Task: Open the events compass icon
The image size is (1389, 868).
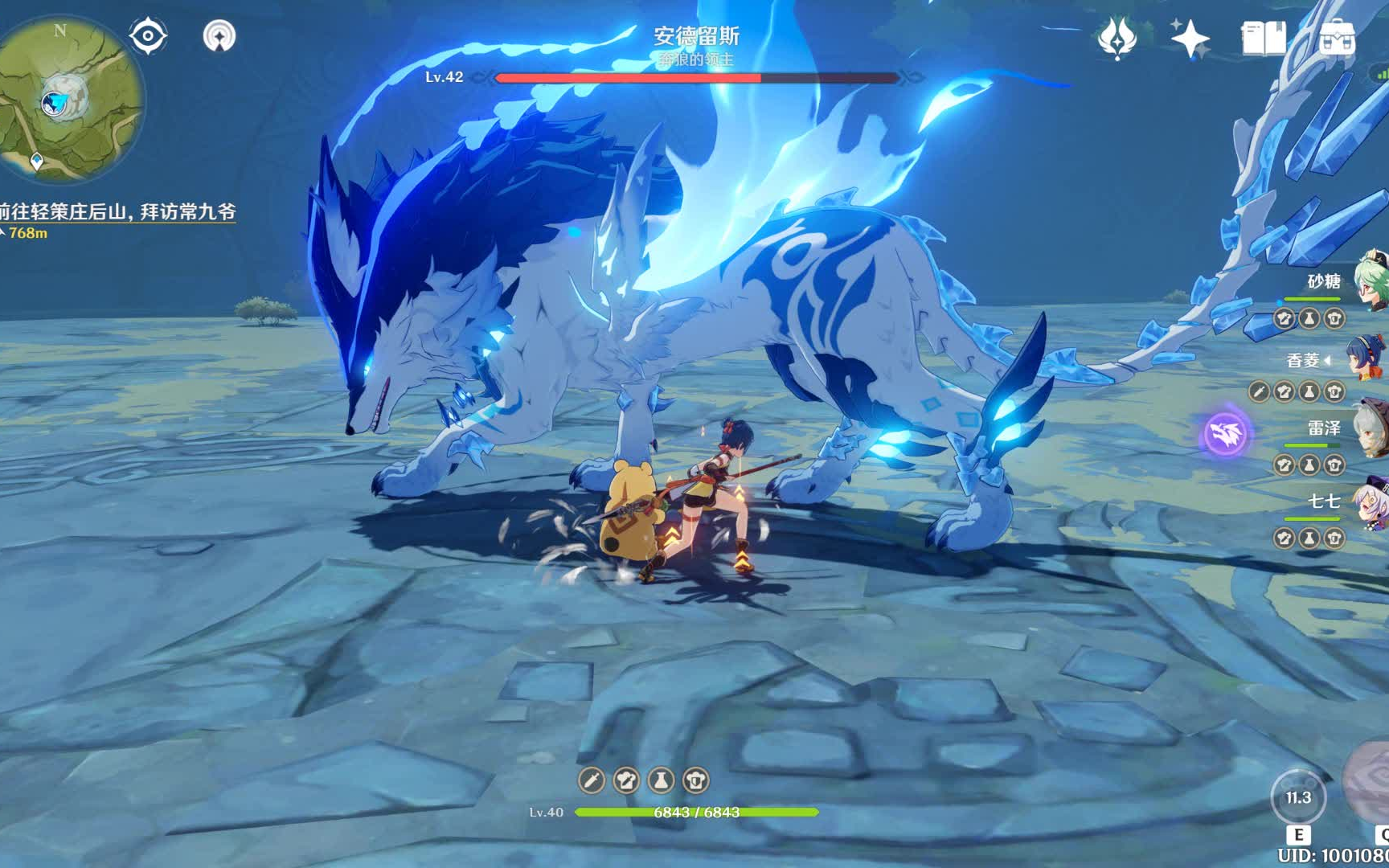Action: (1117, 38)
